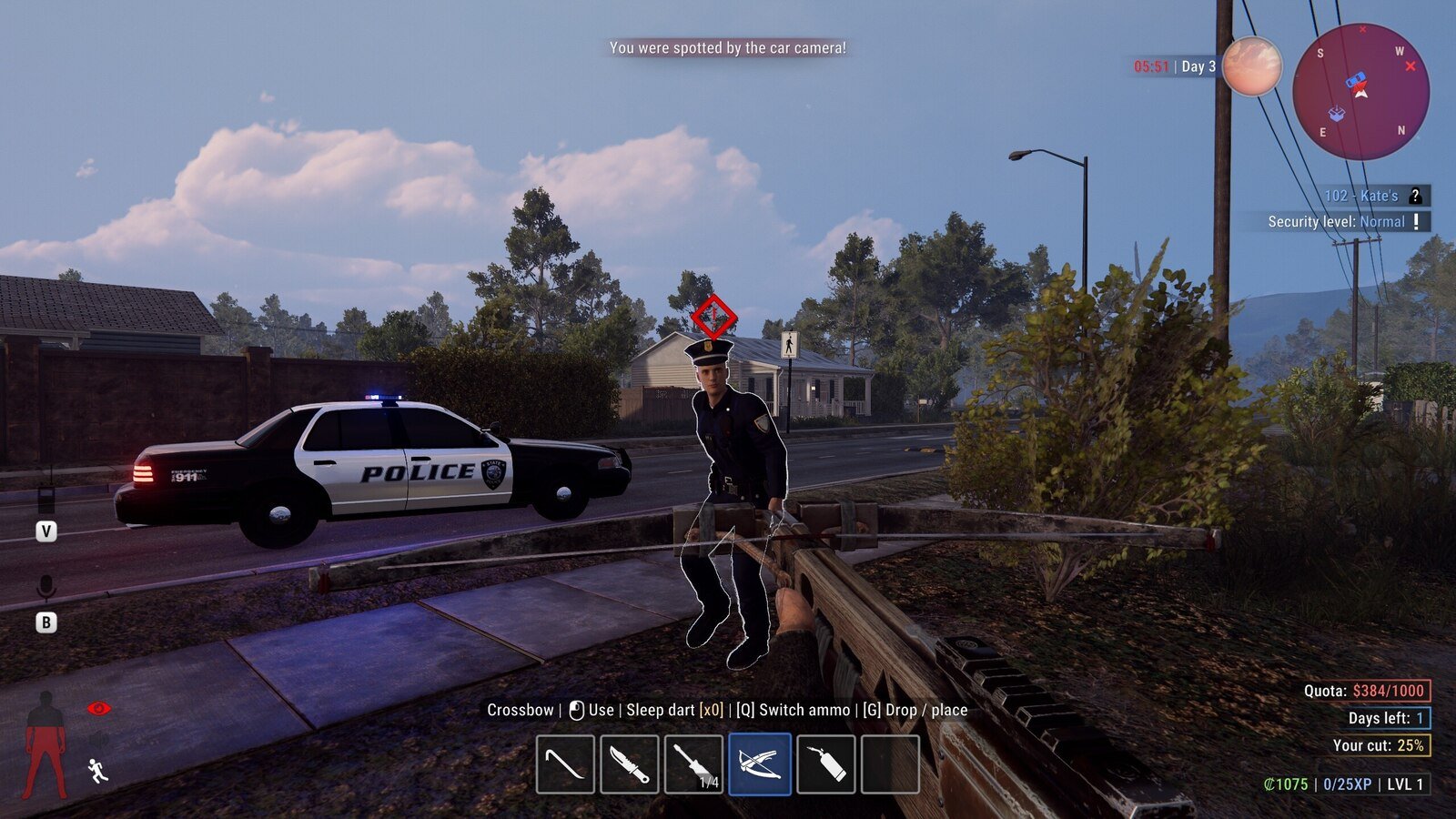1456x819 pixels.
Task: Click the exclamation icon beside Security level
Action: click(x=1416, y=221)
